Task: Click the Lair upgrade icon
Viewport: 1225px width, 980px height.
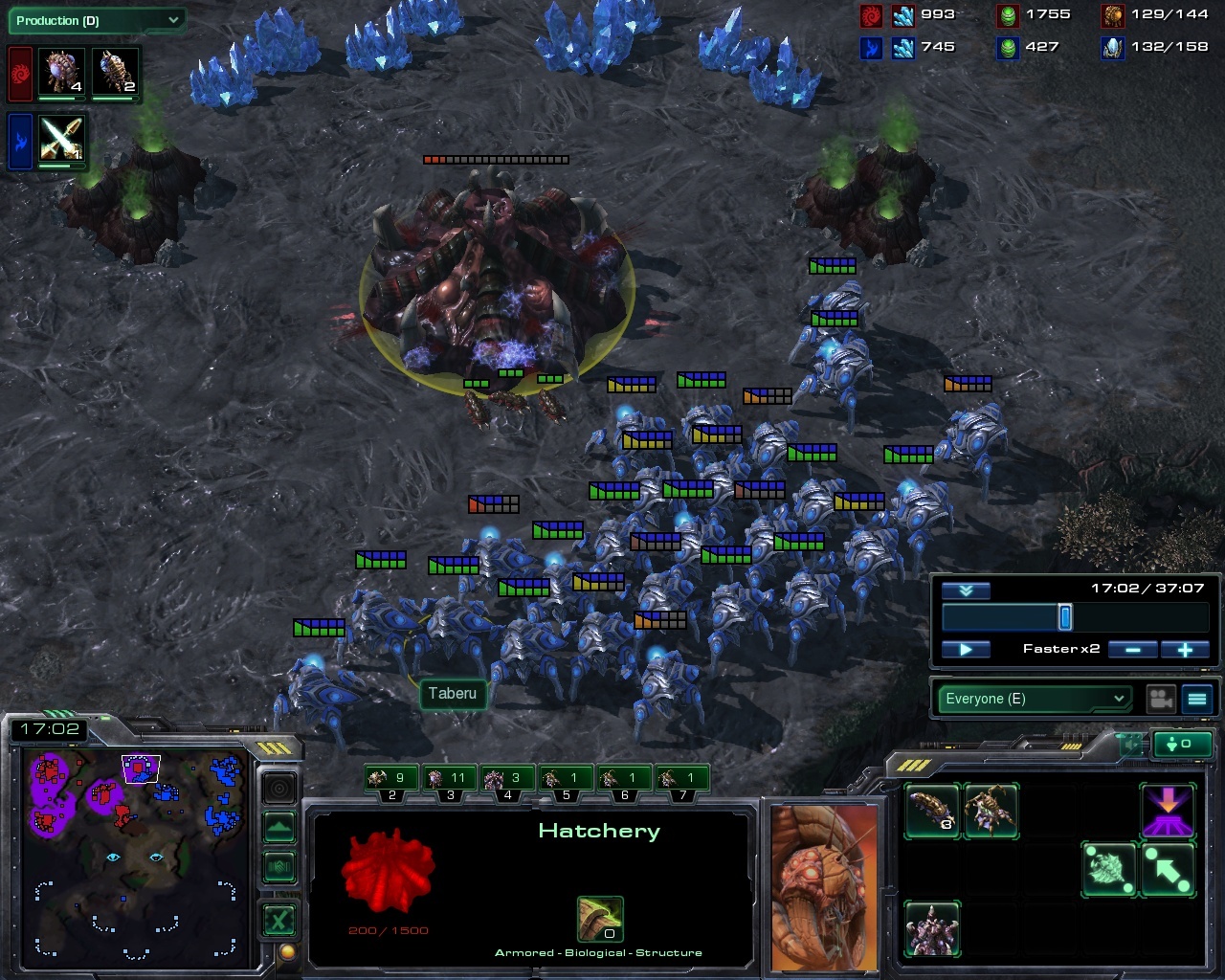Action: (x=932, y=928)
